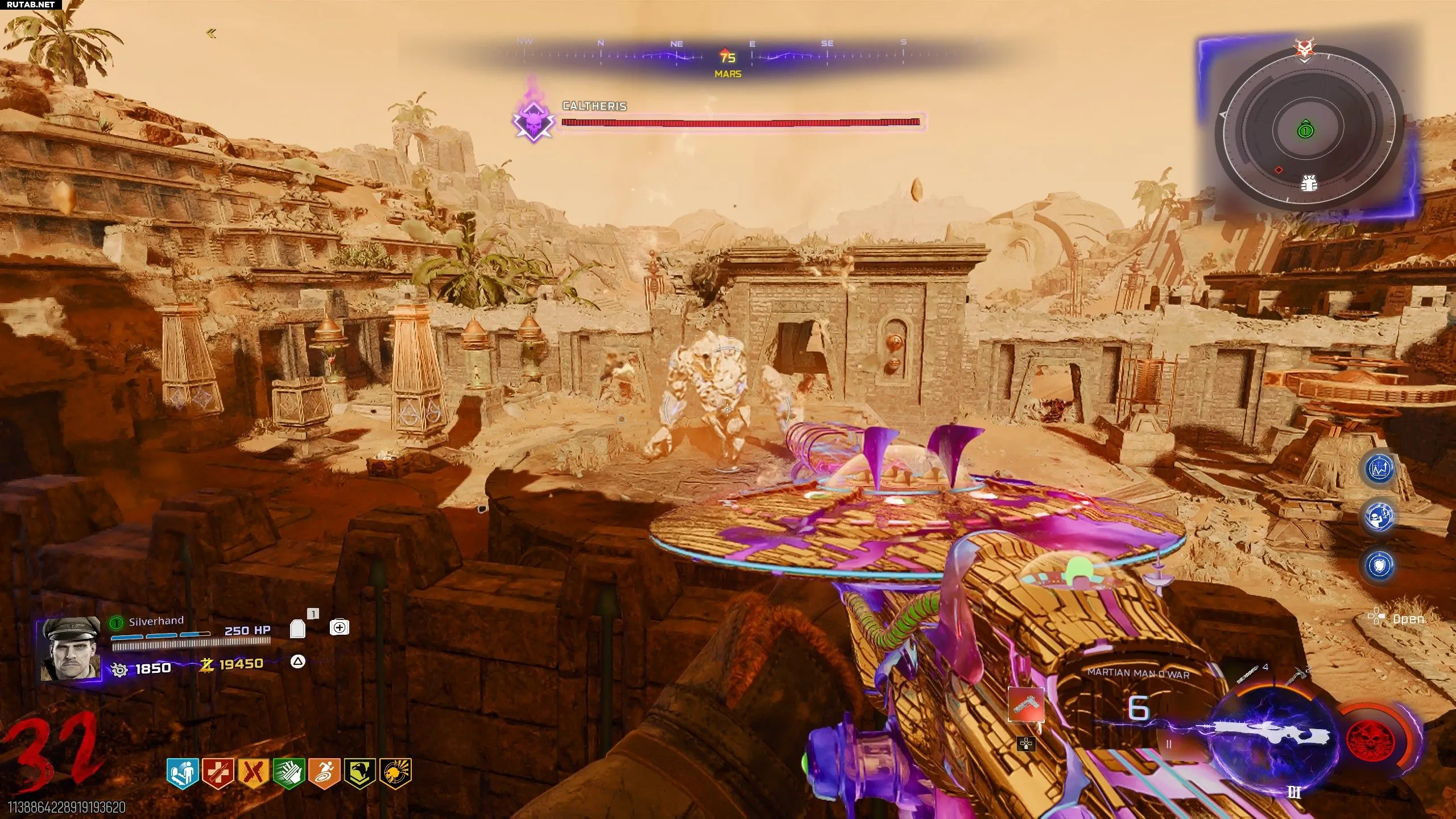This screenshot has height=819, width=1456.
Task: Select the green hands Speed Cola perk
Action: click(x=289, y=773)
